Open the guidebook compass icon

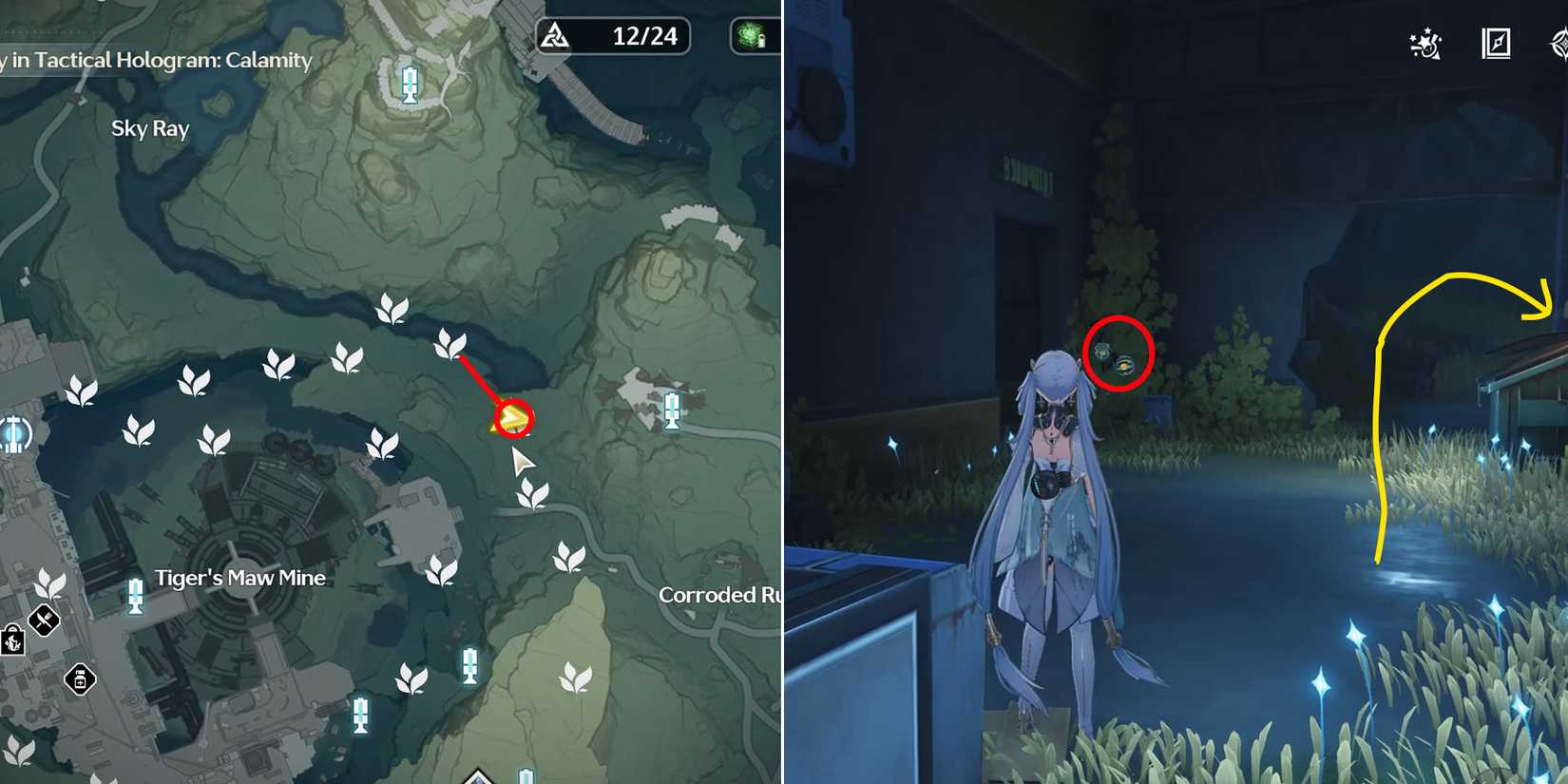click(x=1496, y=45)
